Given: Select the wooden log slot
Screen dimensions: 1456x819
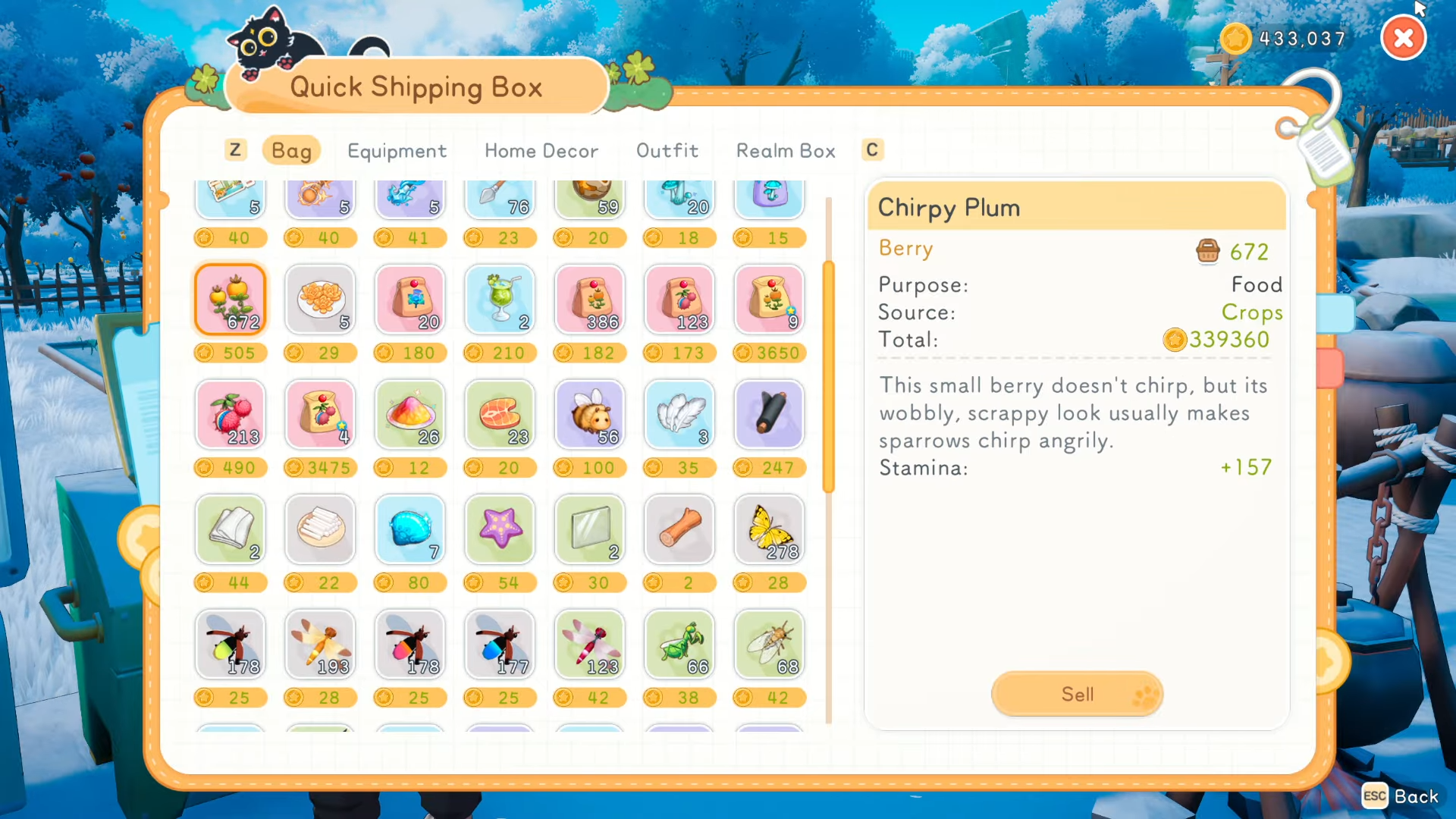Looking at the screenshot, I should coord(679,529).
